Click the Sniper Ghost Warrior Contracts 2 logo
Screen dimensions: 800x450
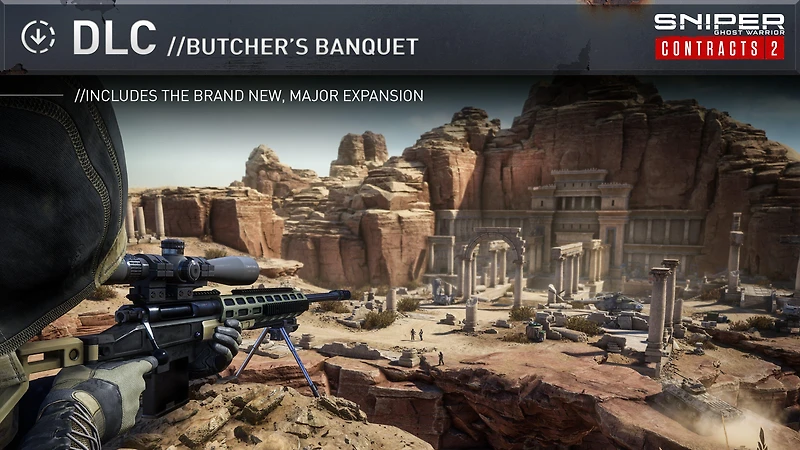coord(719,37)
